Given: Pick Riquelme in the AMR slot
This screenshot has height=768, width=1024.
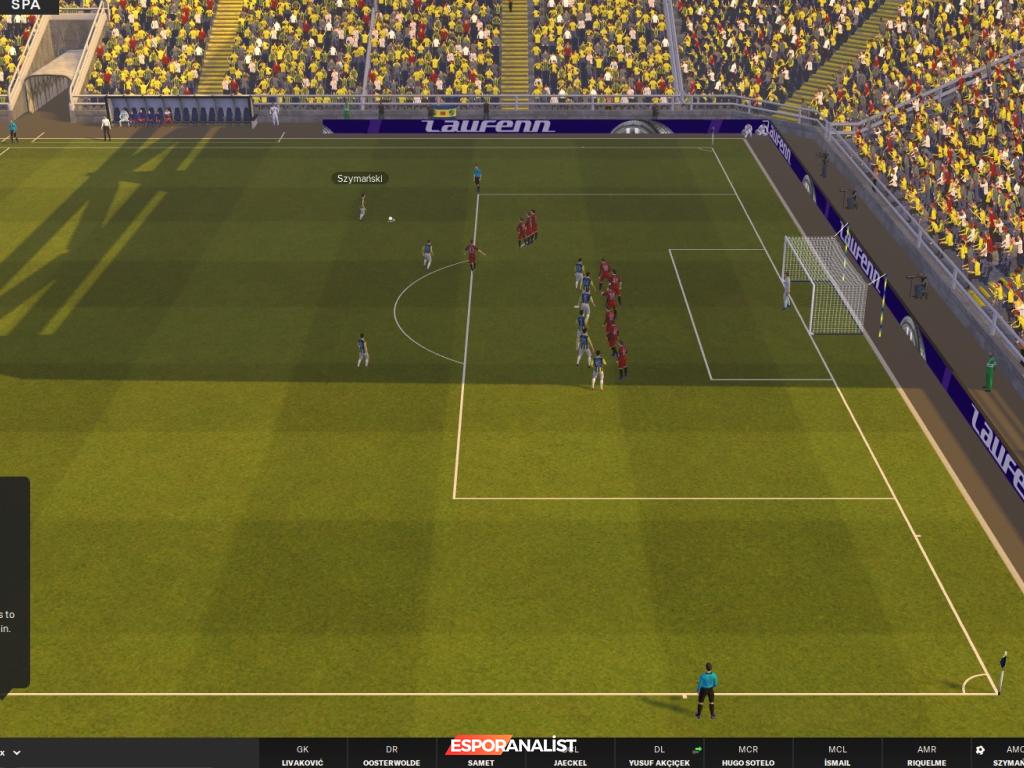Looking at the screenshot, I should pos(926,756).
